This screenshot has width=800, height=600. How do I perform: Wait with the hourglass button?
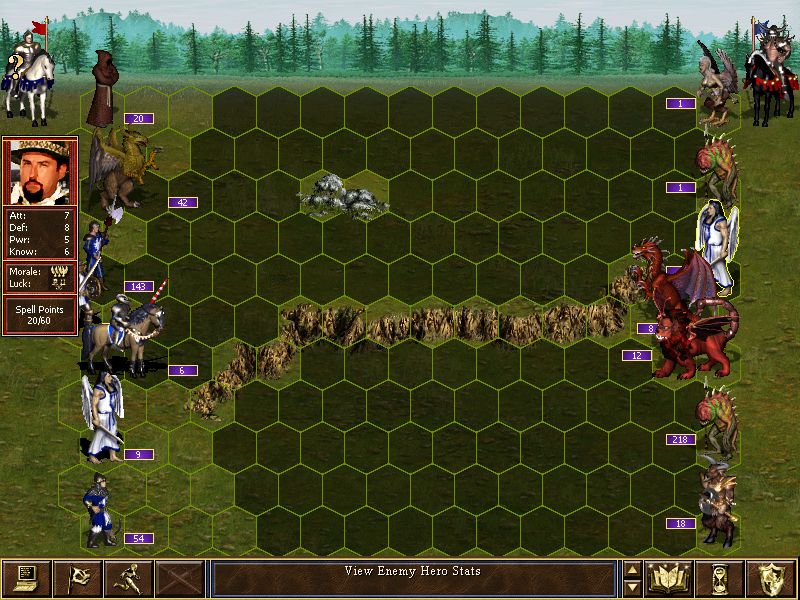click(721, 578)
